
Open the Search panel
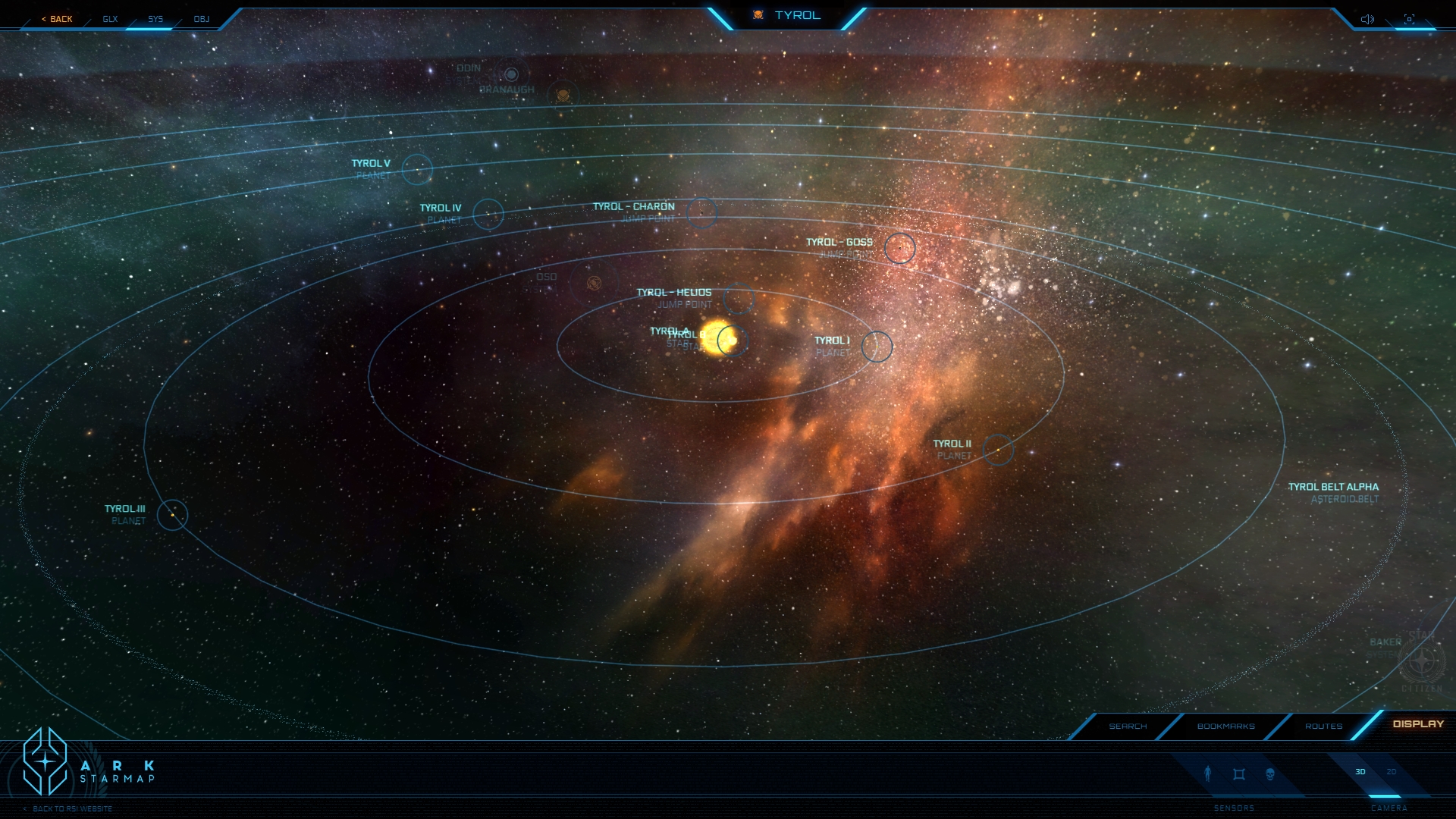1128,726
